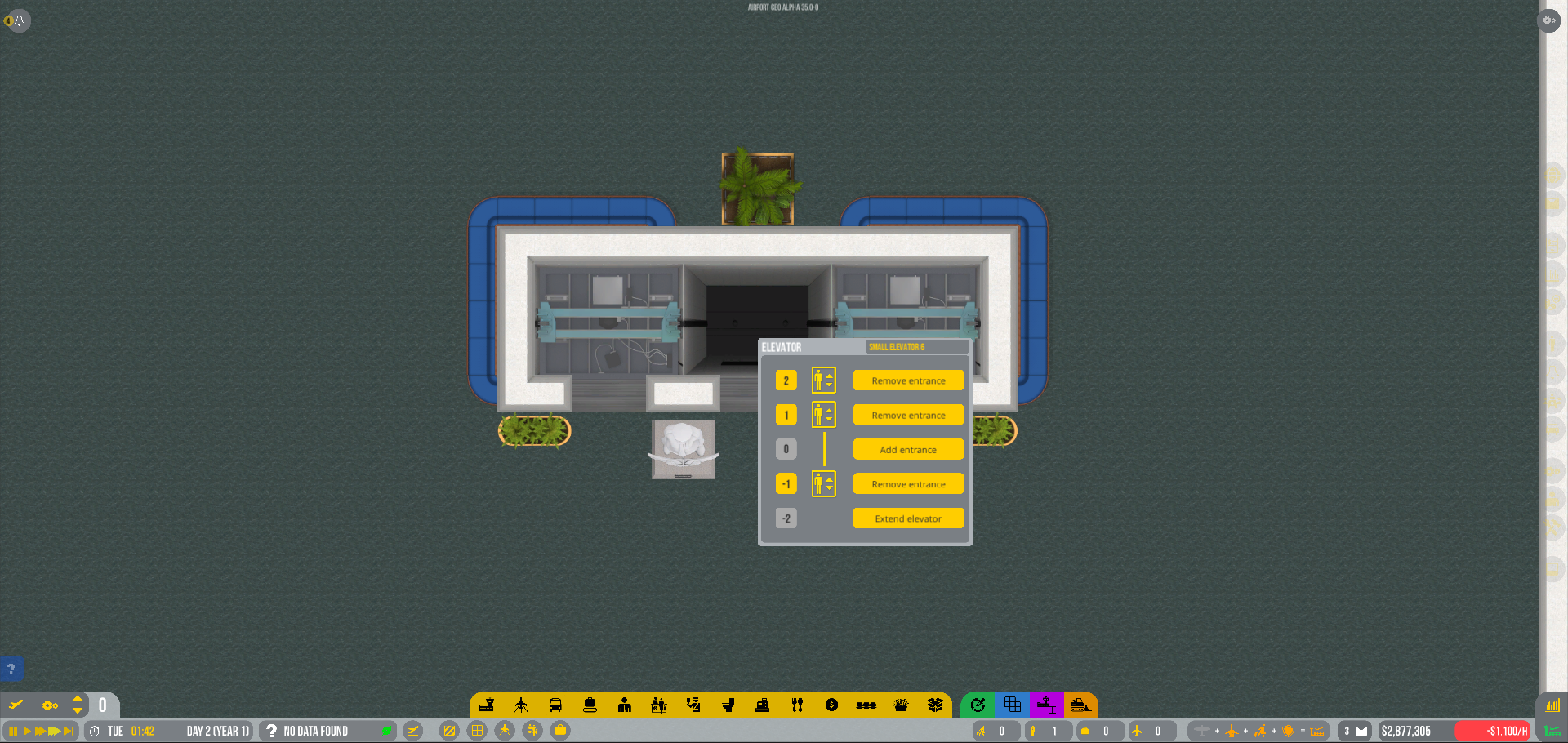The height and width of the screenshot is (743, 1568).
Task: Open the baggage conveyor build menu
Action: pos(590,705)
